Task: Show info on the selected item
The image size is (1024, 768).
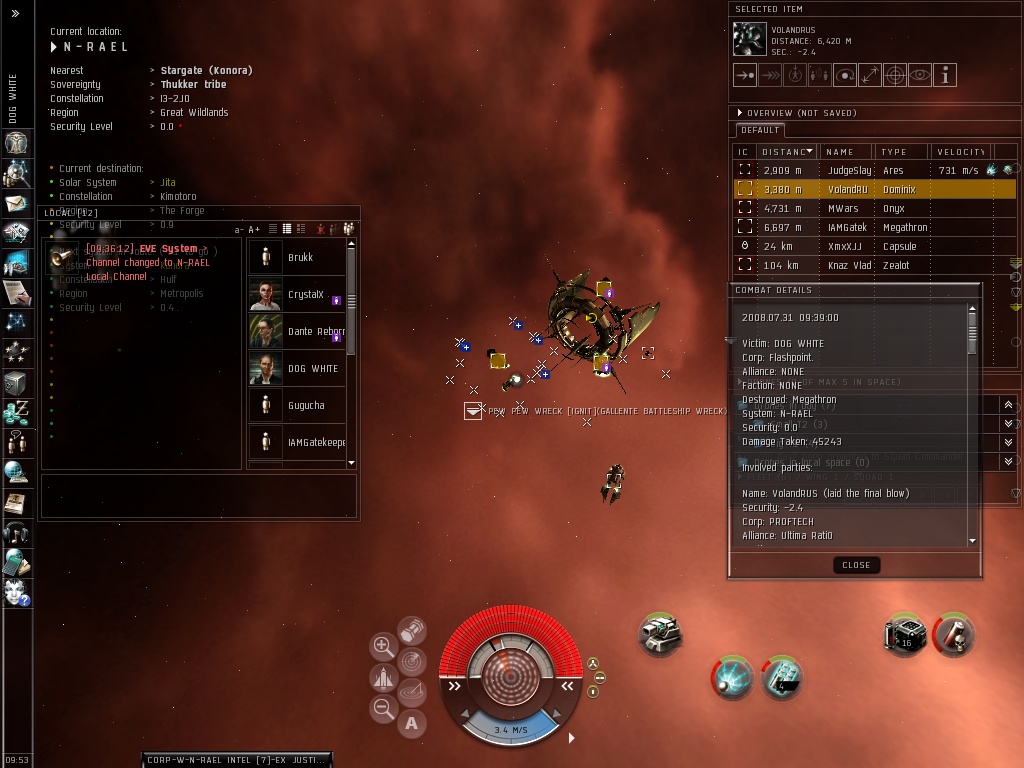Action: (945, 75)
